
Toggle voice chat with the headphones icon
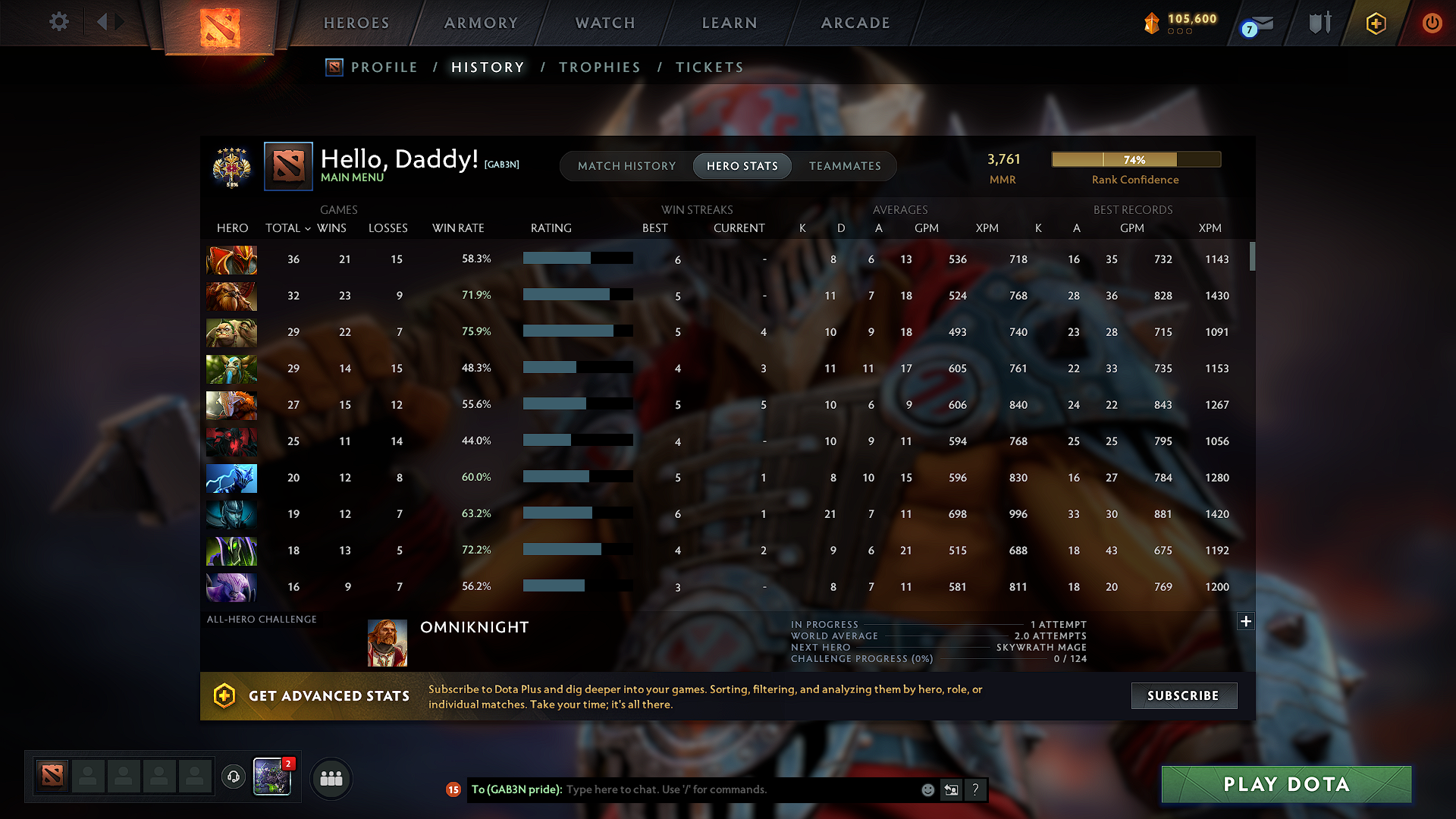(234, 775)
